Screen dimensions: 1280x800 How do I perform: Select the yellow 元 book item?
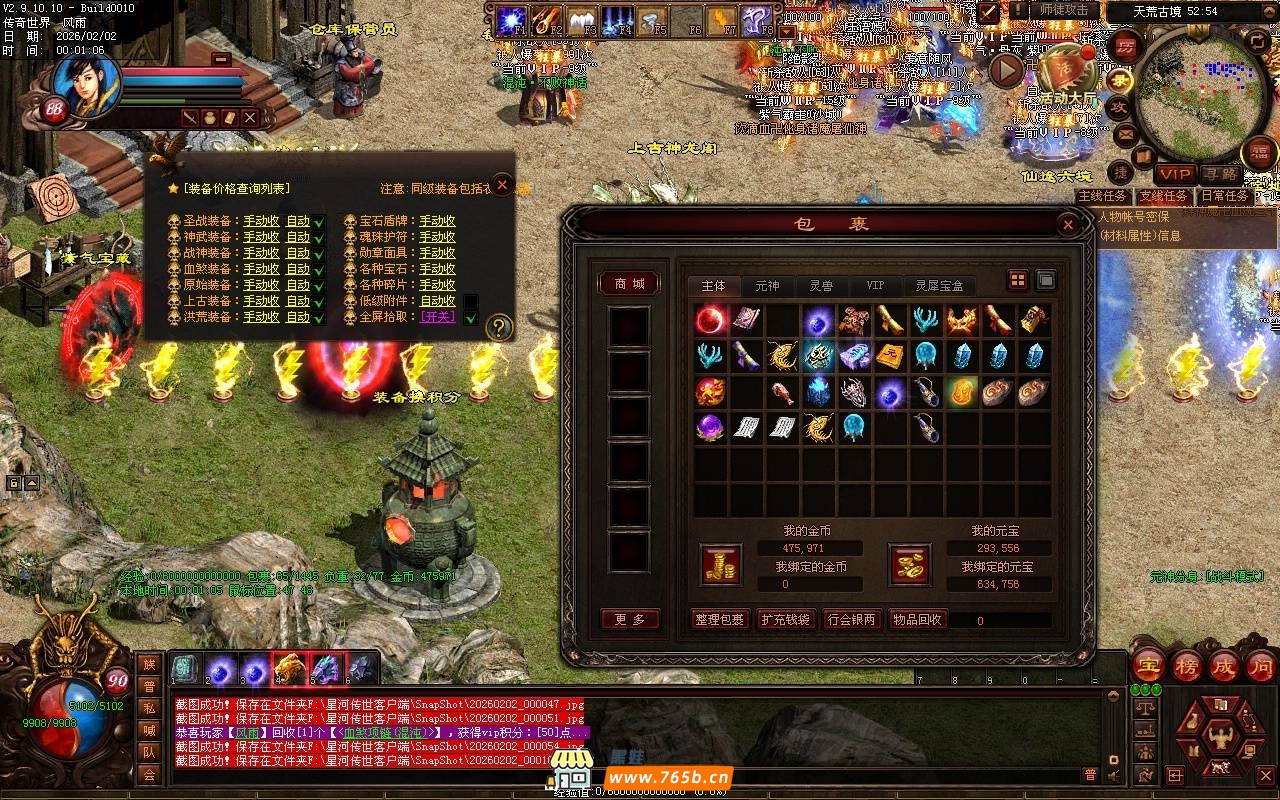(x=890, y=356)
